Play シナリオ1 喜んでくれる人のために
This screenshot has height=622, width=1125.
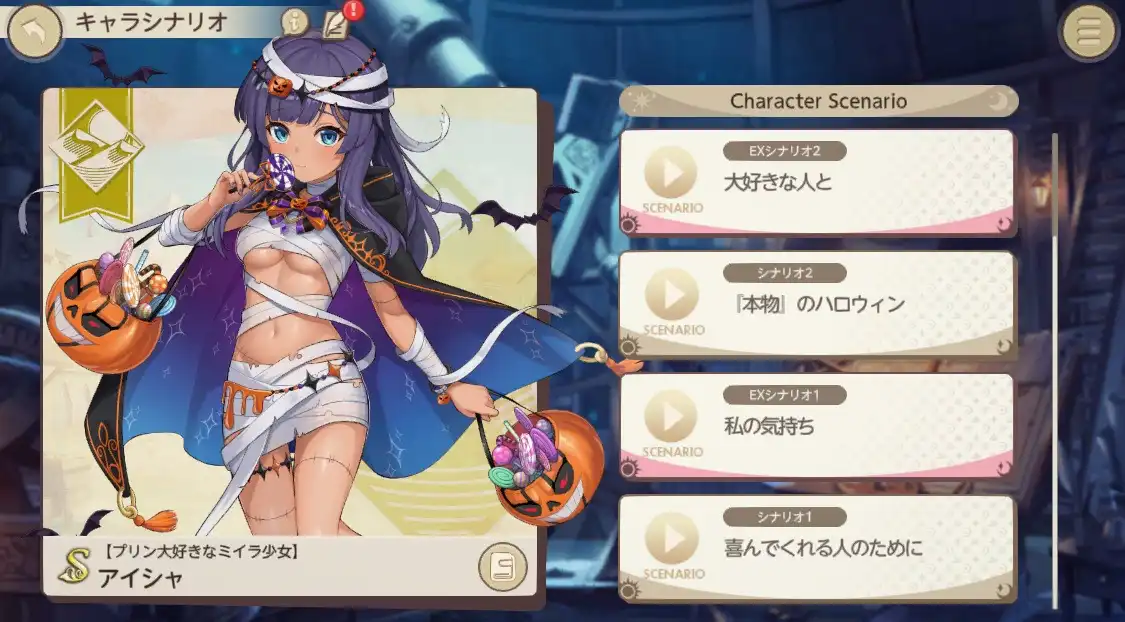coord(671,540)
